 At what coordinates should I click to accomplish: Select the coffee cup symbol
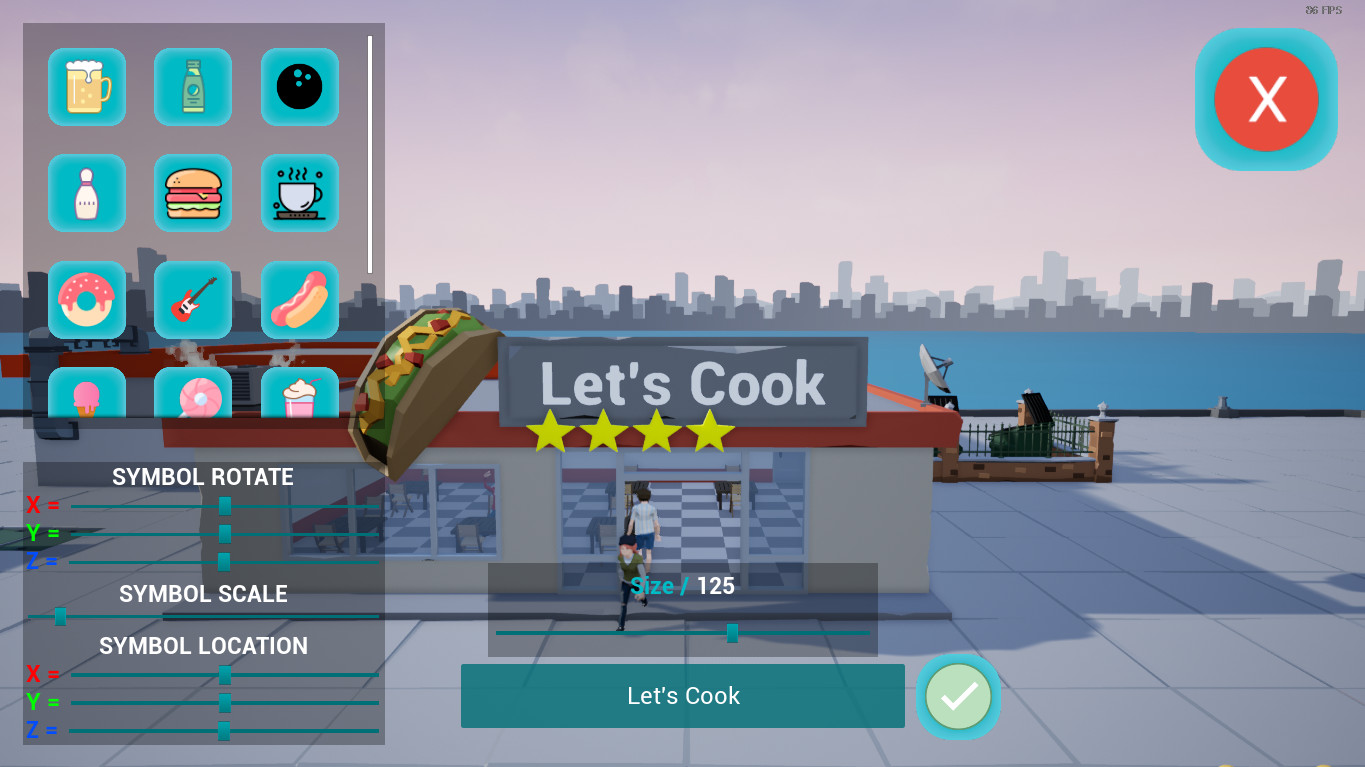pyautogui.click(x=299, y=193)
